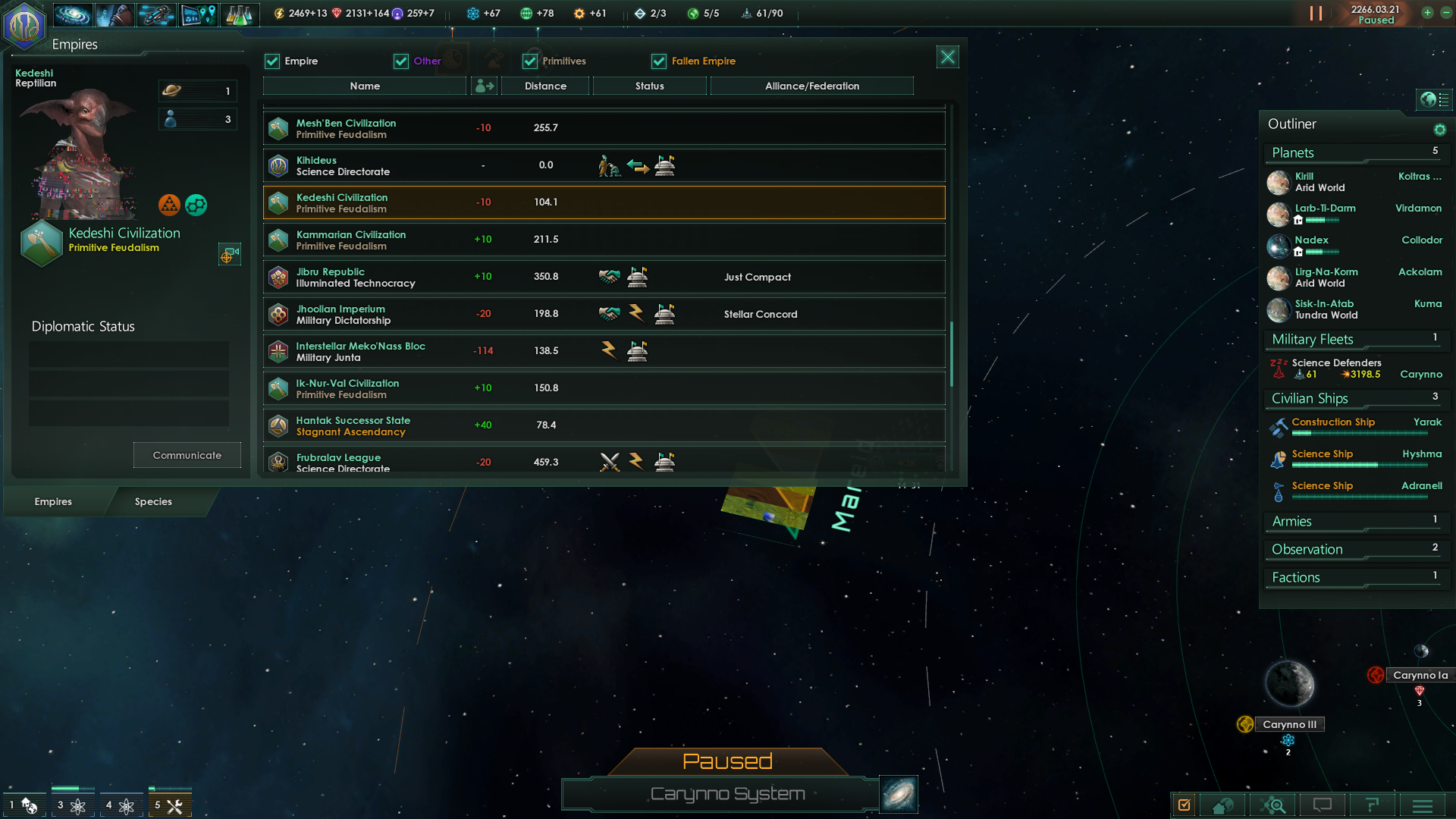Sort empires by clicking the Distance header
Image resolution: width=1456 pixels, height=819 pixels.
[x=545, y=86]
